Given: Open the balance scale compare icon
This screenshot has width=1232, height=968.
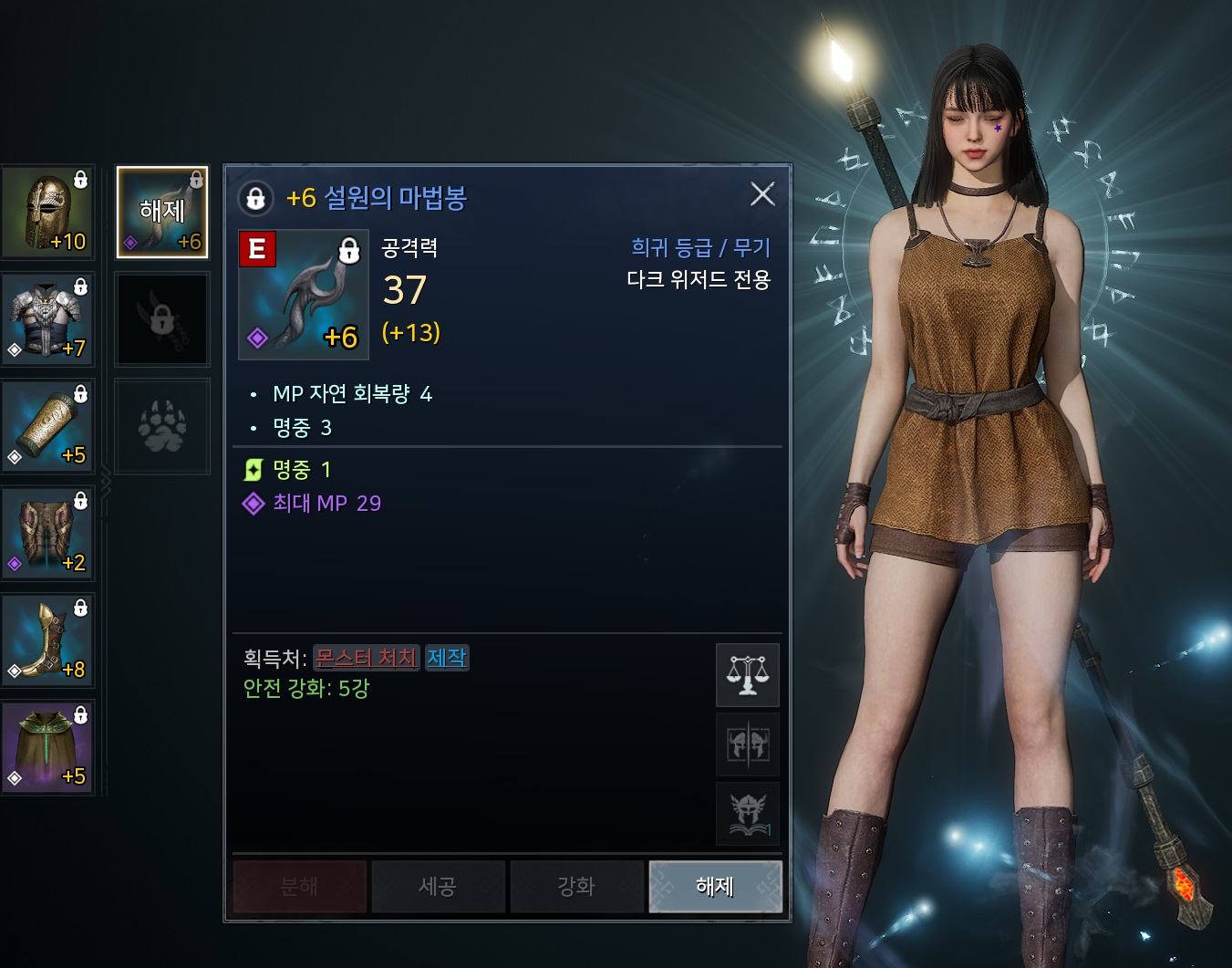Looking at the screenshot, I should [x=748, y=675].
